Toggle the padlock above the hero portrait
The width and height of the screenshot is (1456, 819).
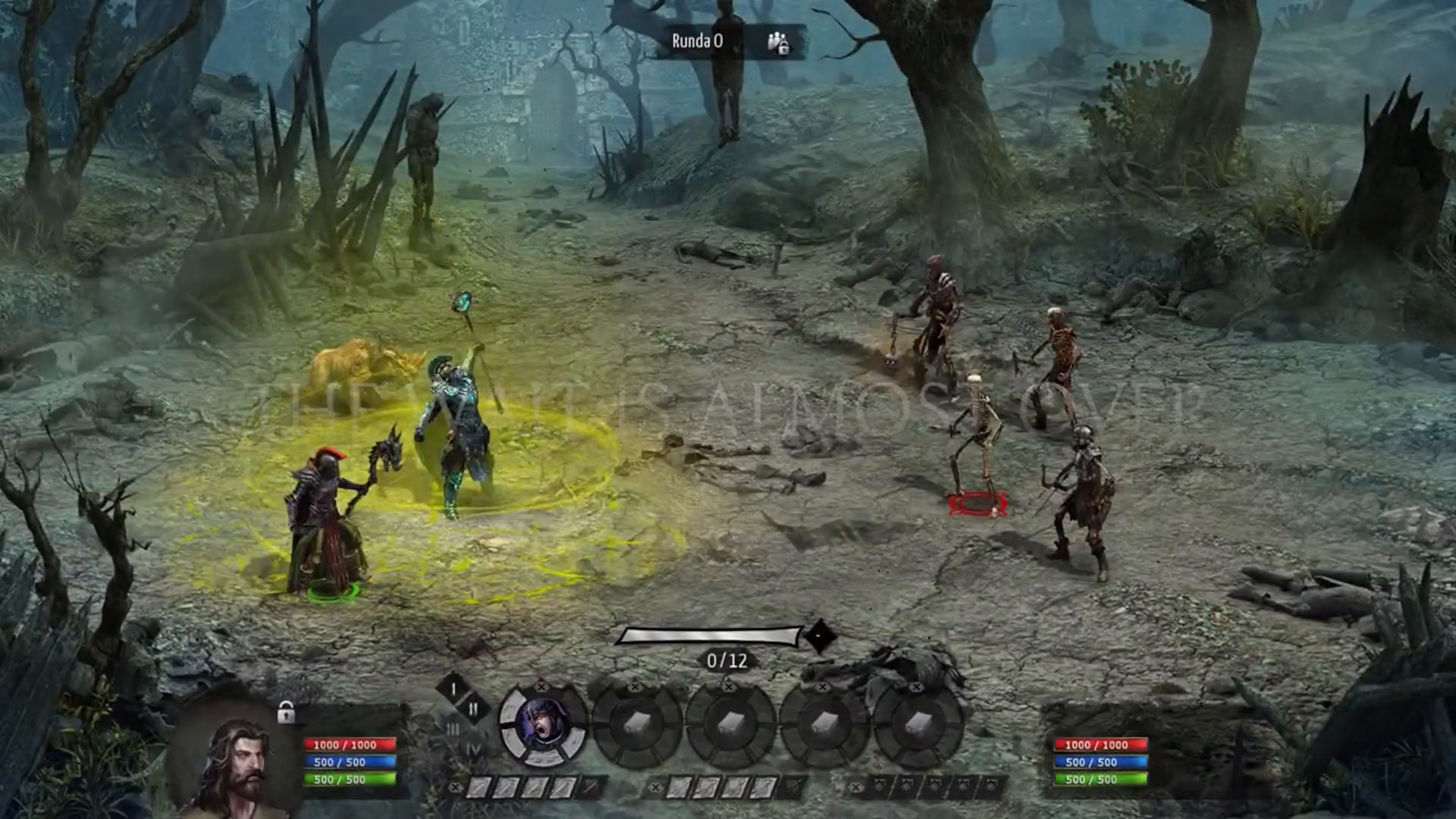tap(285, 711)
